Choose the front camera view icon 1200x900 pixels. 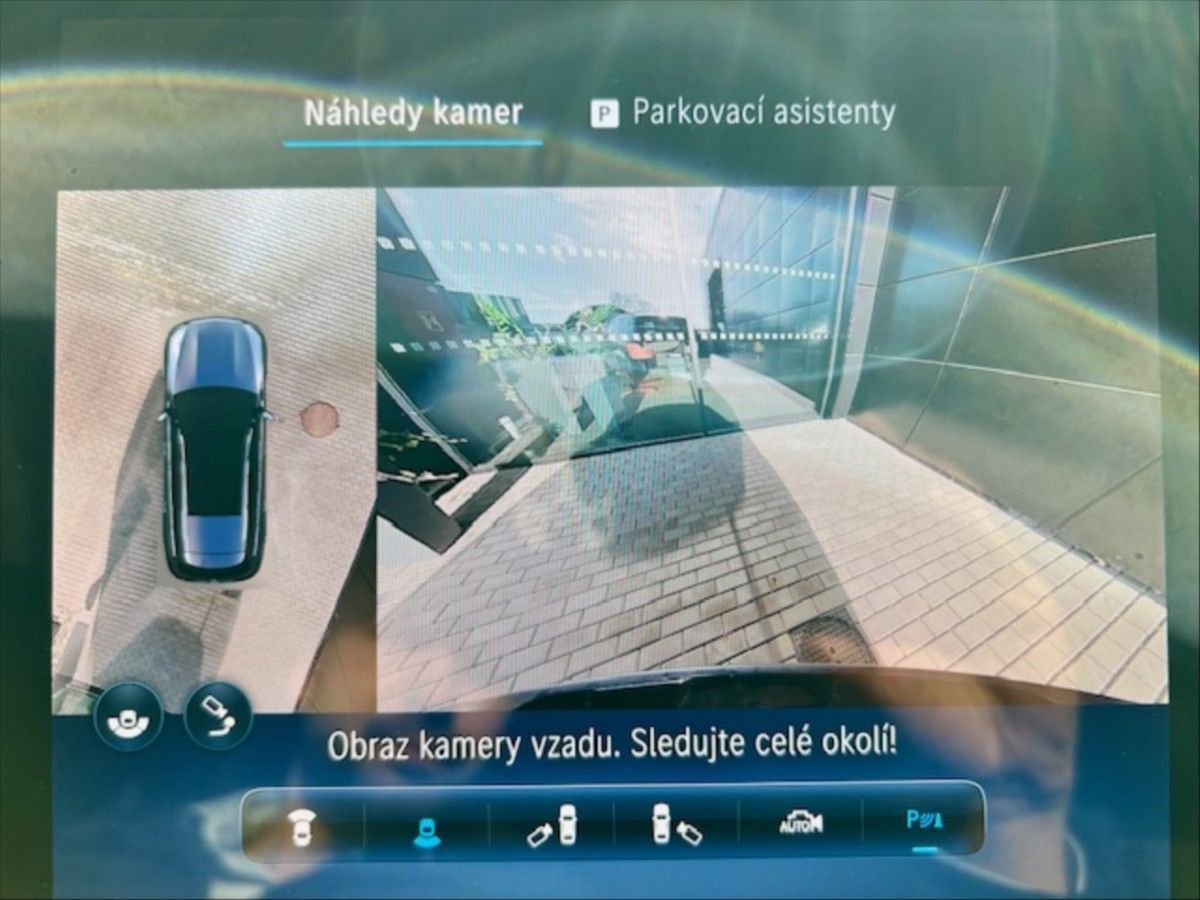(300, 825)
